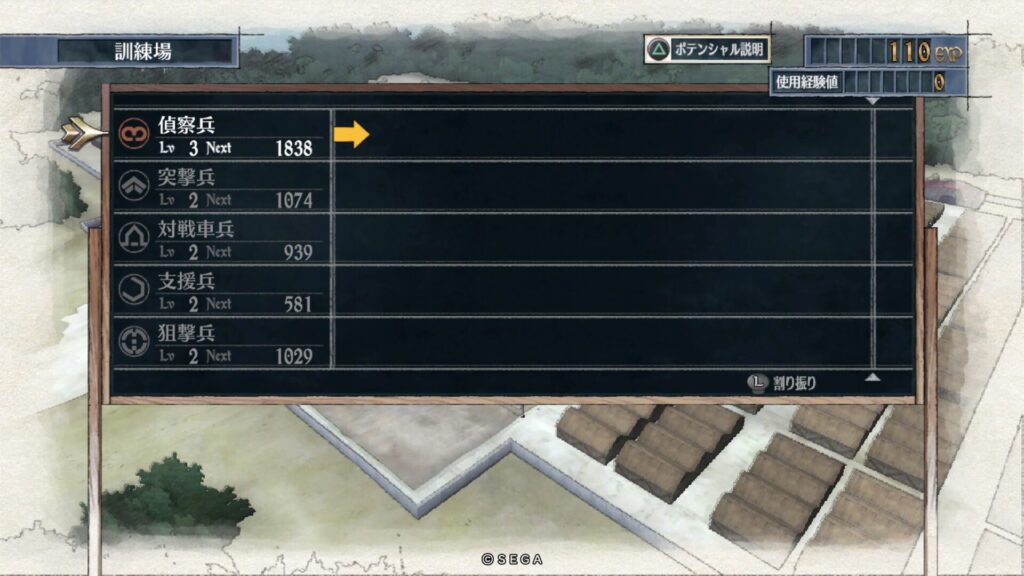Select the 対戦車兵 lancer class row
The width and height of the screenshot is (1024, 576).
(x=222, y=239)
